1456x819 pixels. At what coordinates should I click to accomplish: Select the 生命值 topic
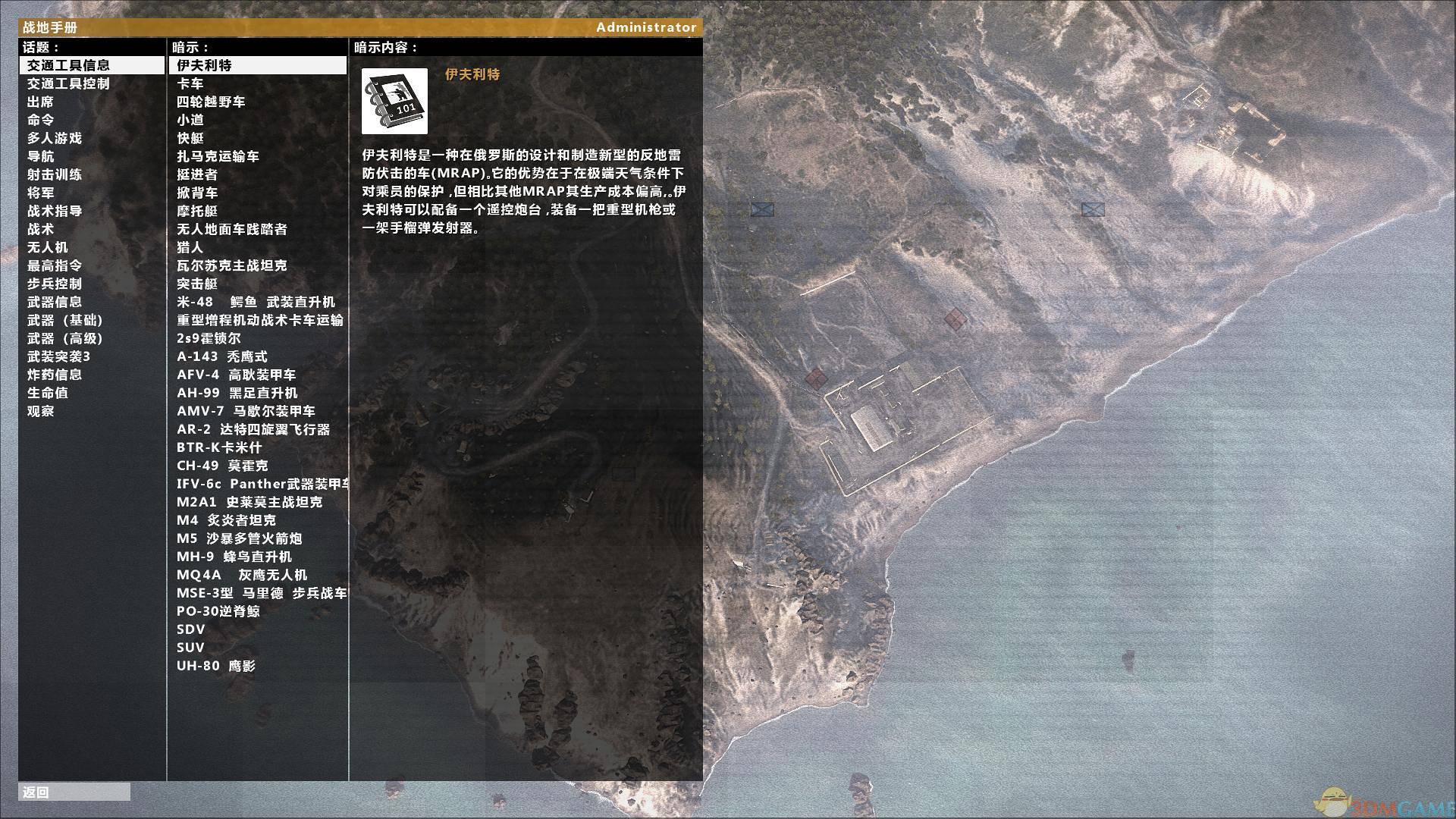47,393
